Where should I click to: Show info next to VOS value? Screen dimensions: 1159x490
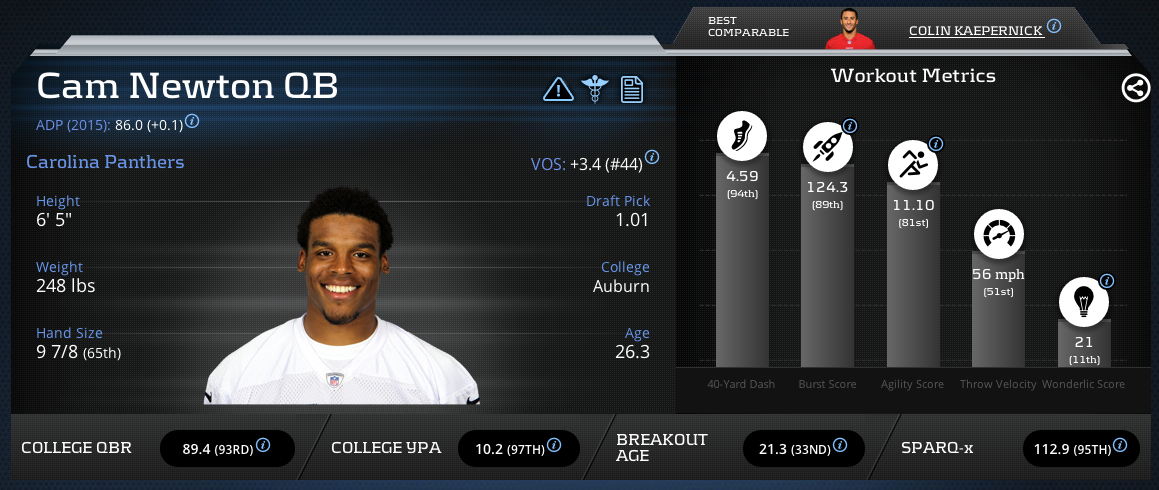[652, 158]
